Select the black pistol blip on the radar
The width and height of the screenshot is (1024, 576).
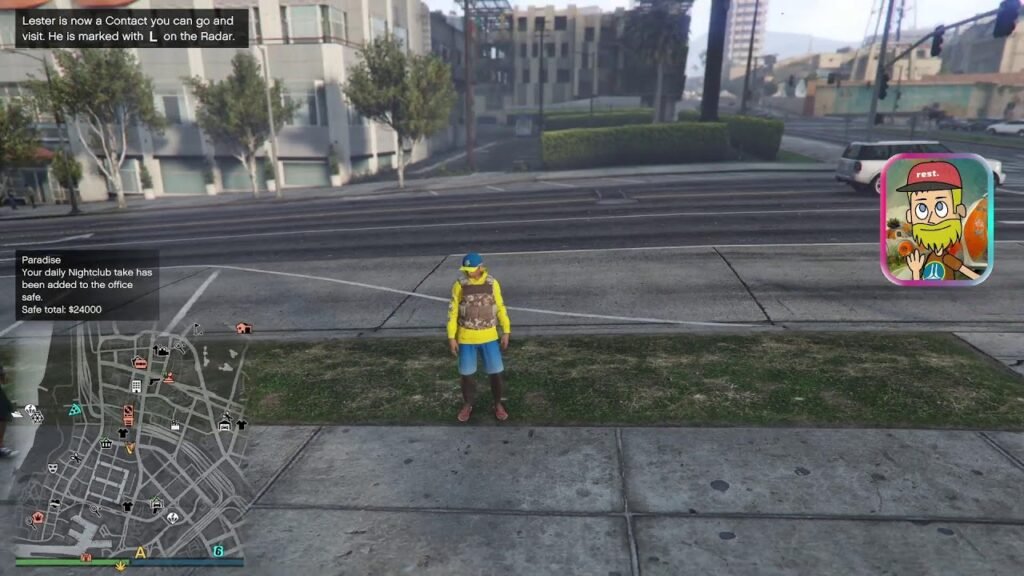[x=154, y=381]
